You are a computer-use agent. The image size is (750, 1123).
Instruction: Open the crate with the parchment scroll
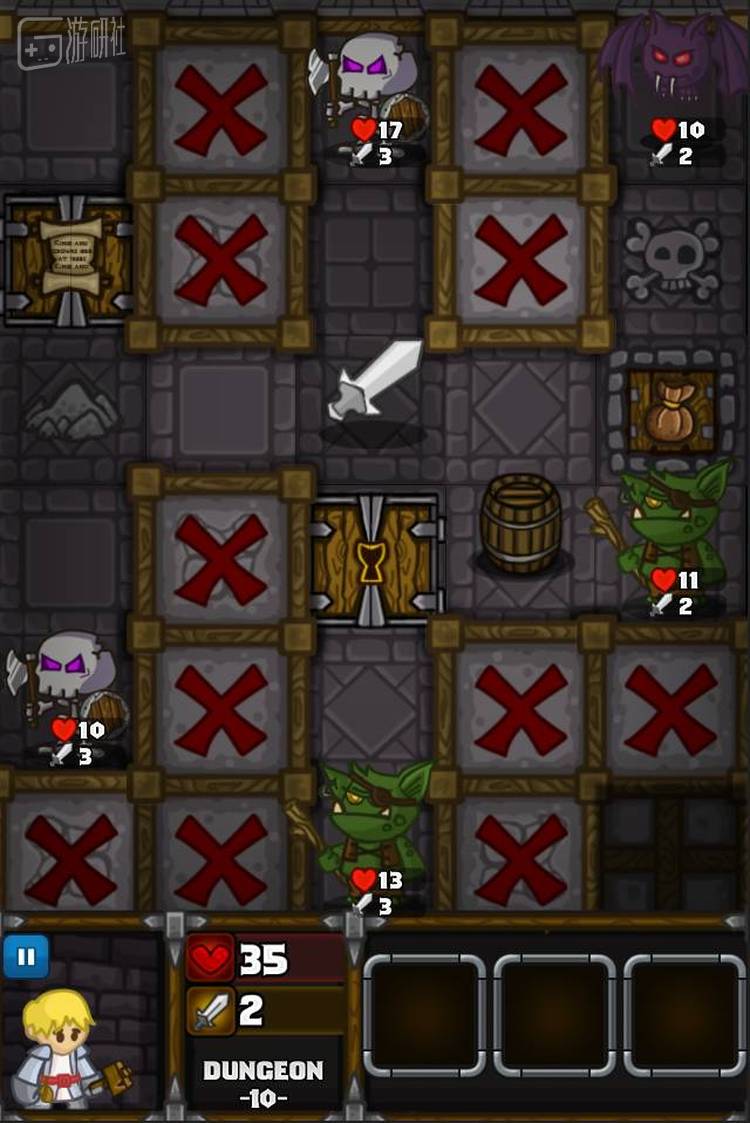point(70,259)
